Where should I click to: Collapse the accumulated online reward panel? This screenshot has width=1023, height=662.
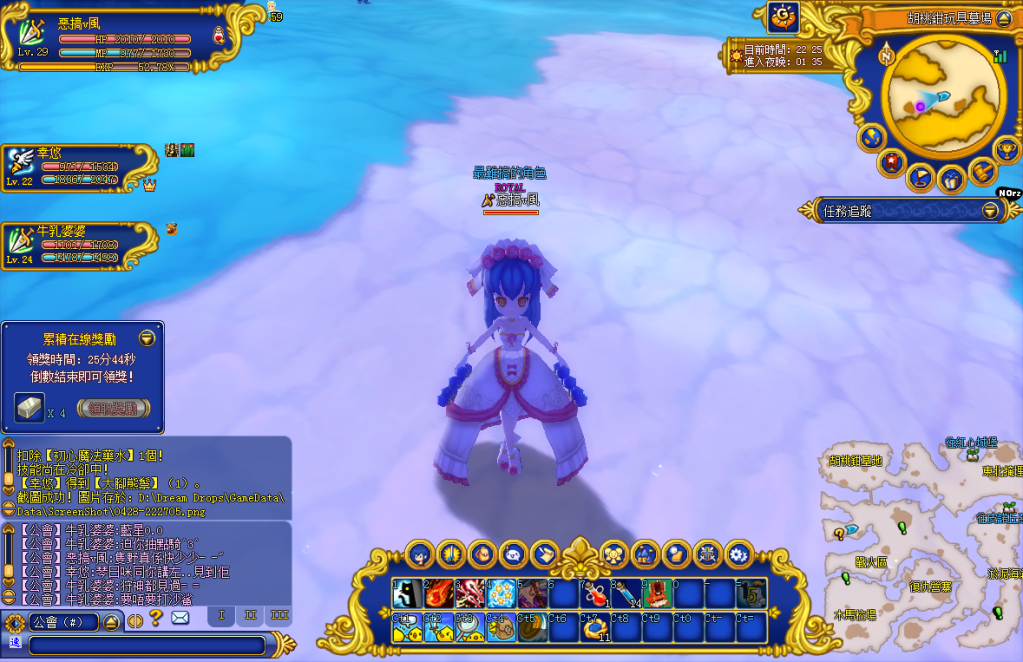click(x=147, y=338)
